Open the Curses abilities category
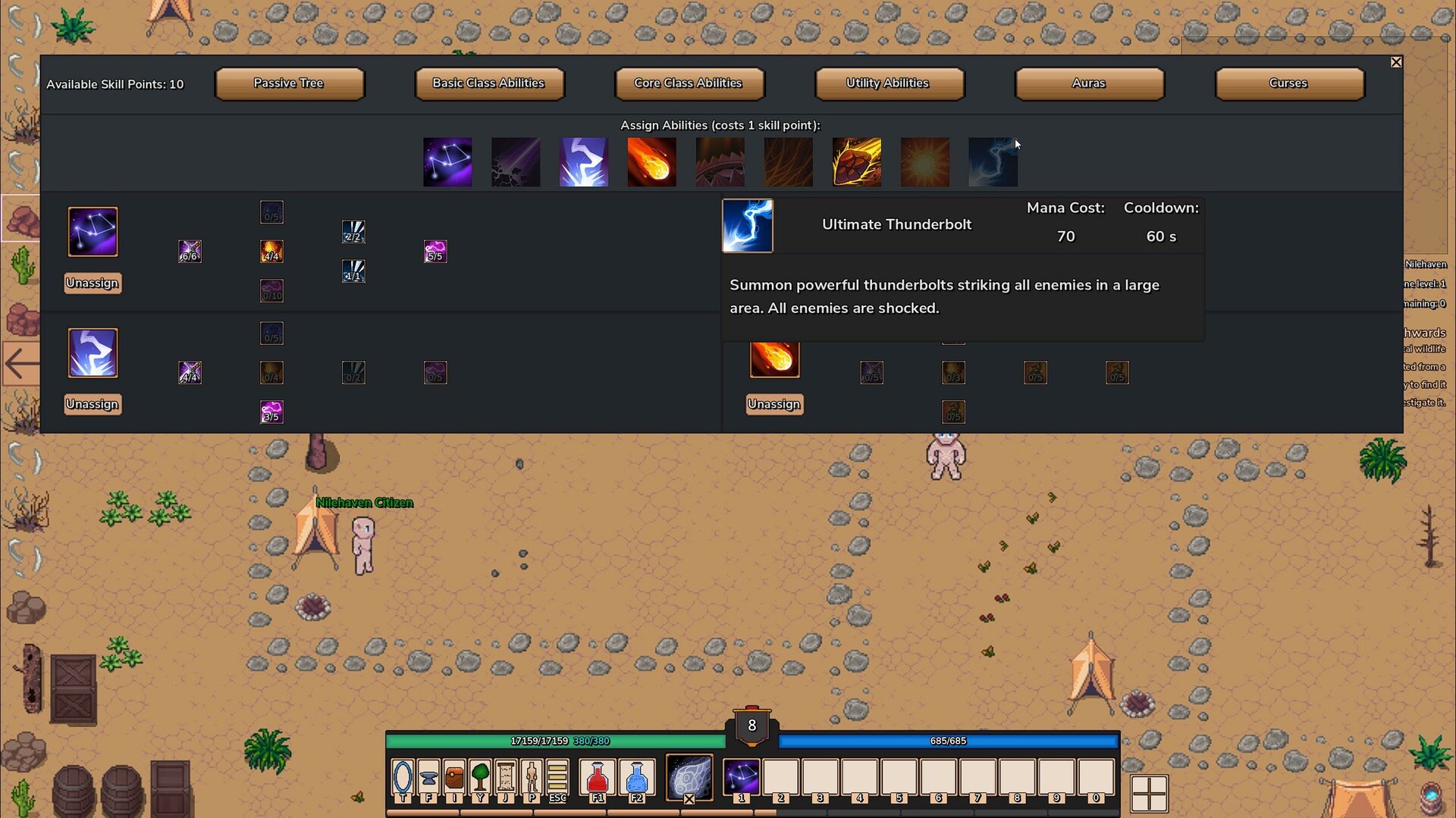The height and width of the screenshot is (818, 1456). 1288,83
